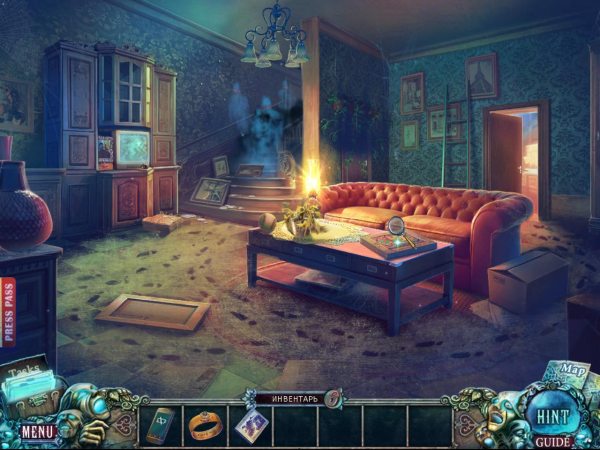600x450 pixels.
Task: Click the Press Pass side tab
Action: click(9, 311)
